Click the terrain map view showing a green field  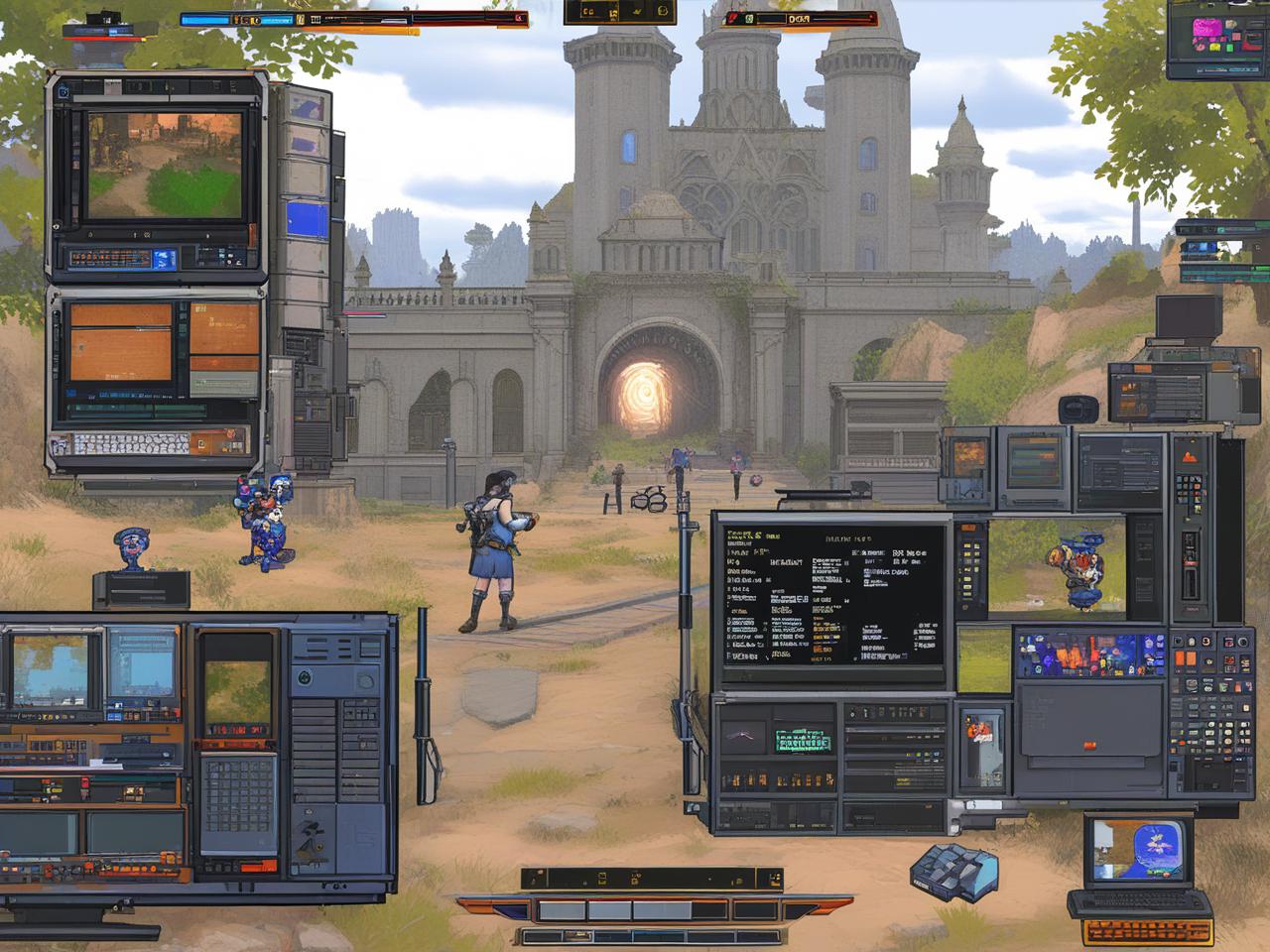(x=165, y=165)
